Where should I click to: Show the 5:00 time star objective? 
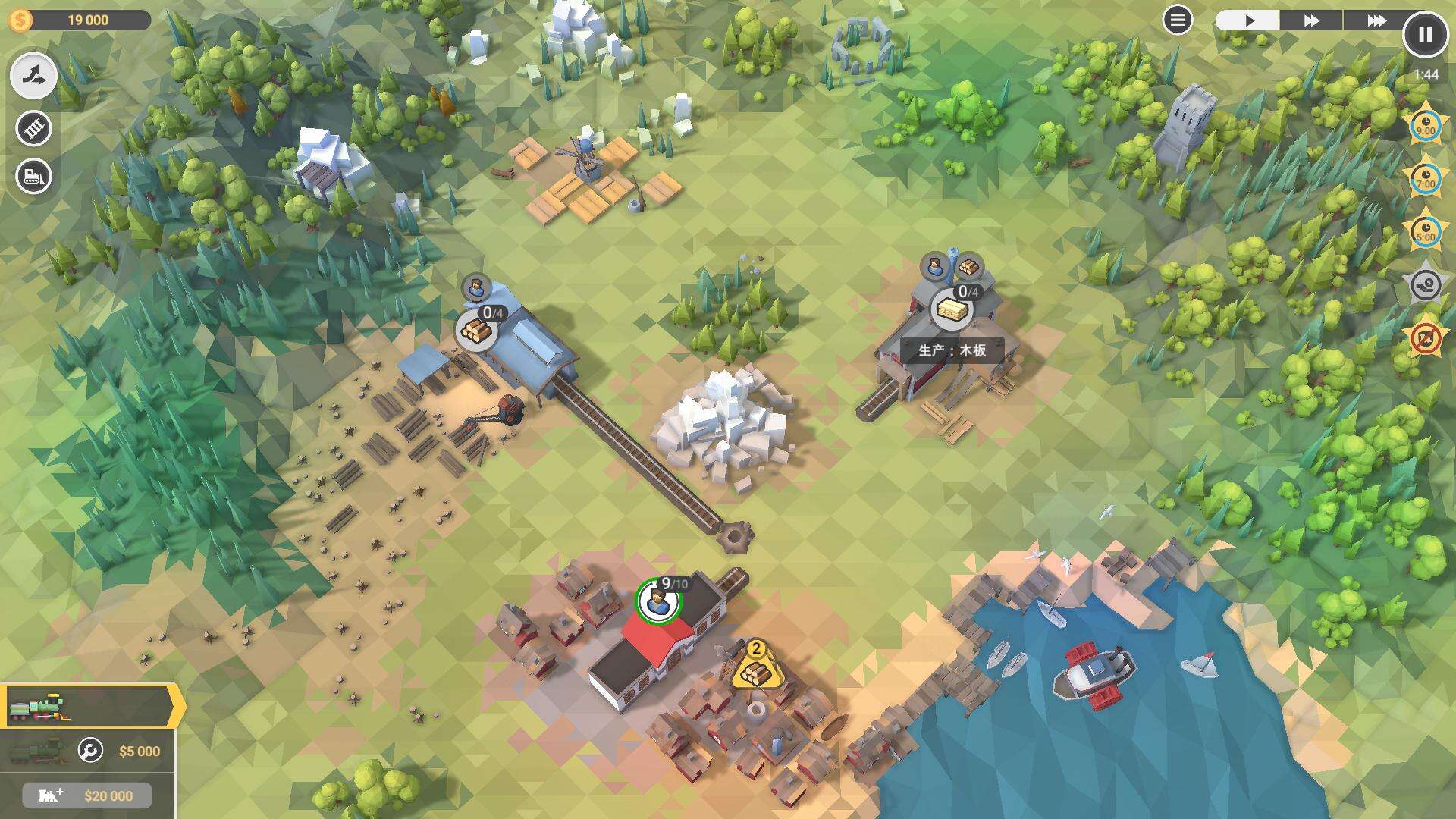(1426, 232)
